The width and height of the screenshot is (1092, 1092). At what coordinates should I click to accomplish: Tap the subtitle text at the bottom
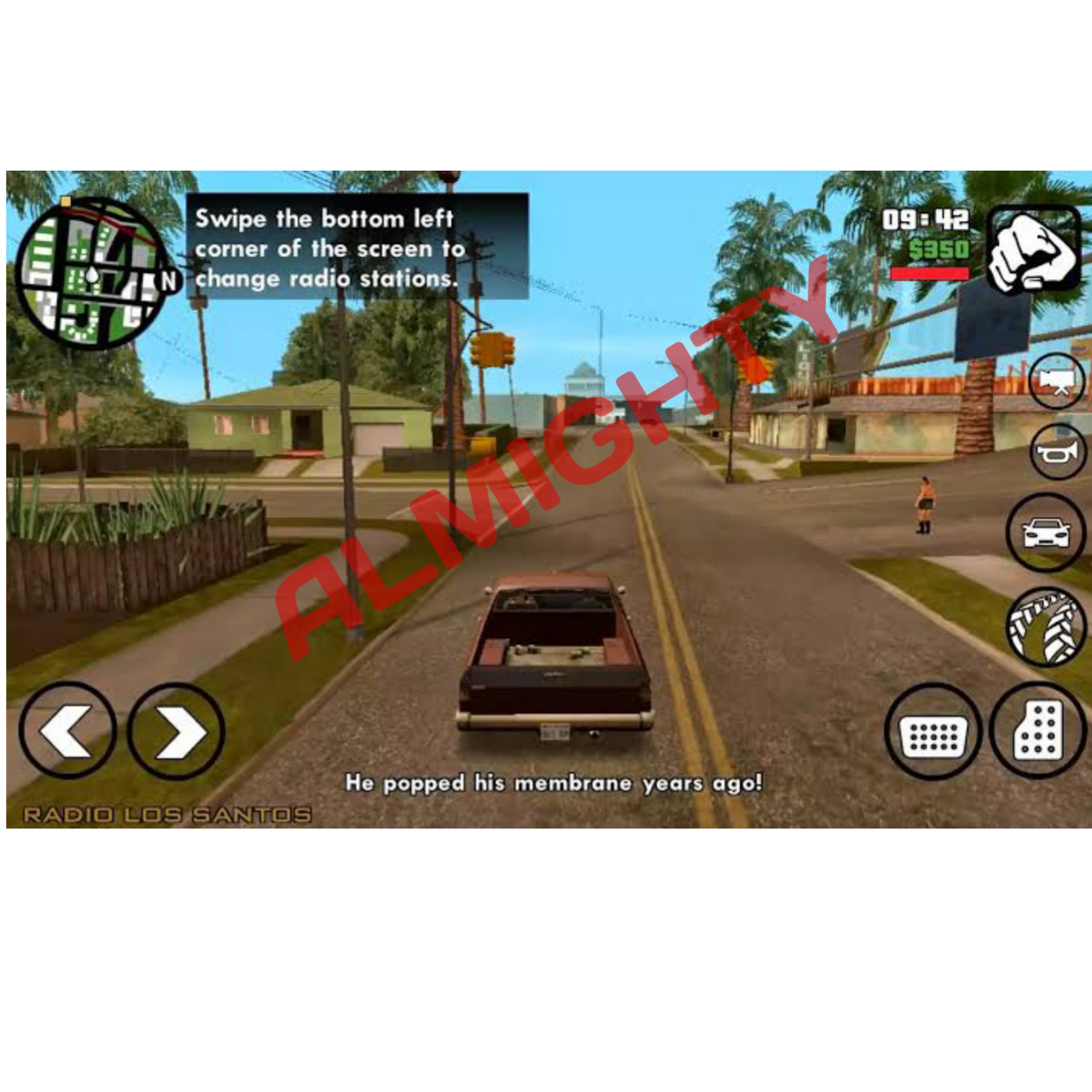pos(555,780)
